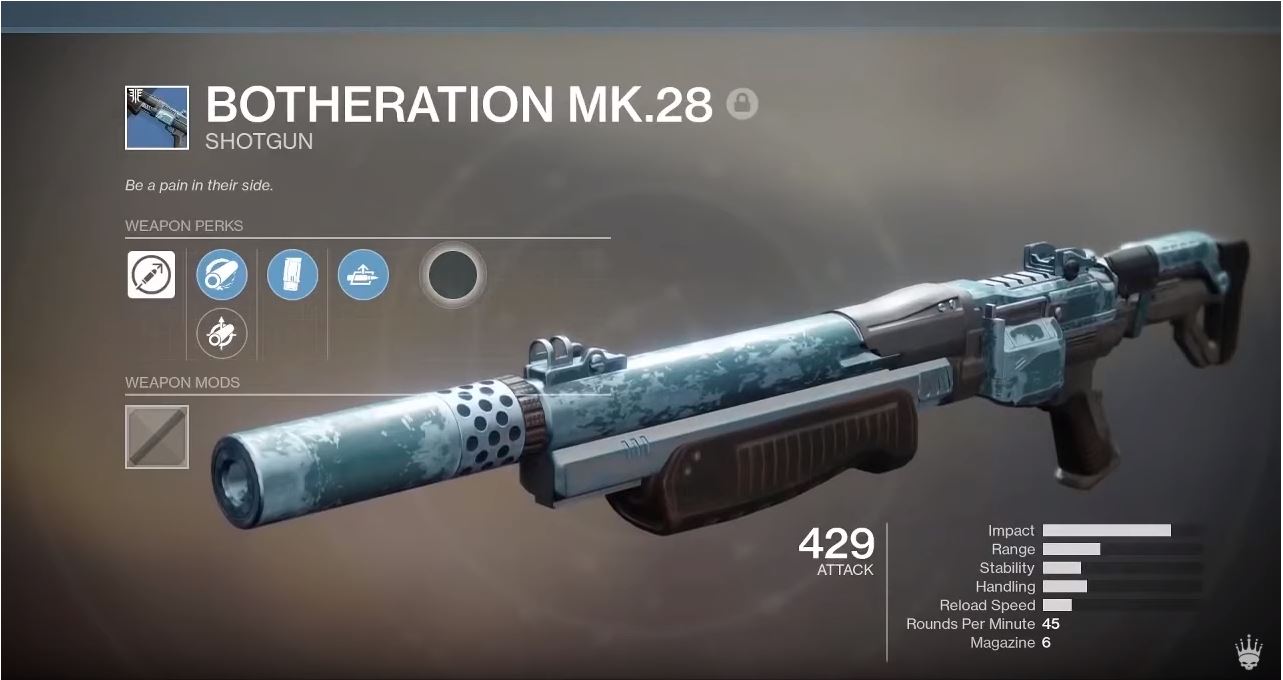Choose the unselected alternate barrel perk
The width and height of the screenshot is (1283, 680).
[222, 331]
